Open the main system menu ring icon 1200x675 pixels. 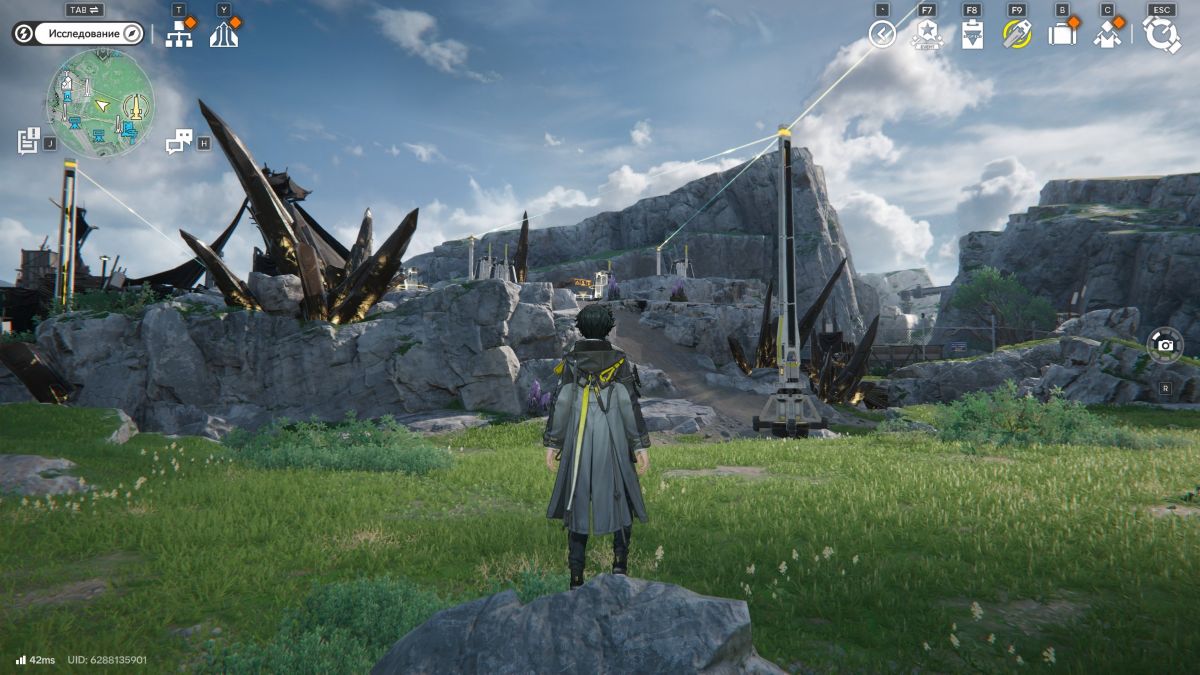pos(1162,34)
